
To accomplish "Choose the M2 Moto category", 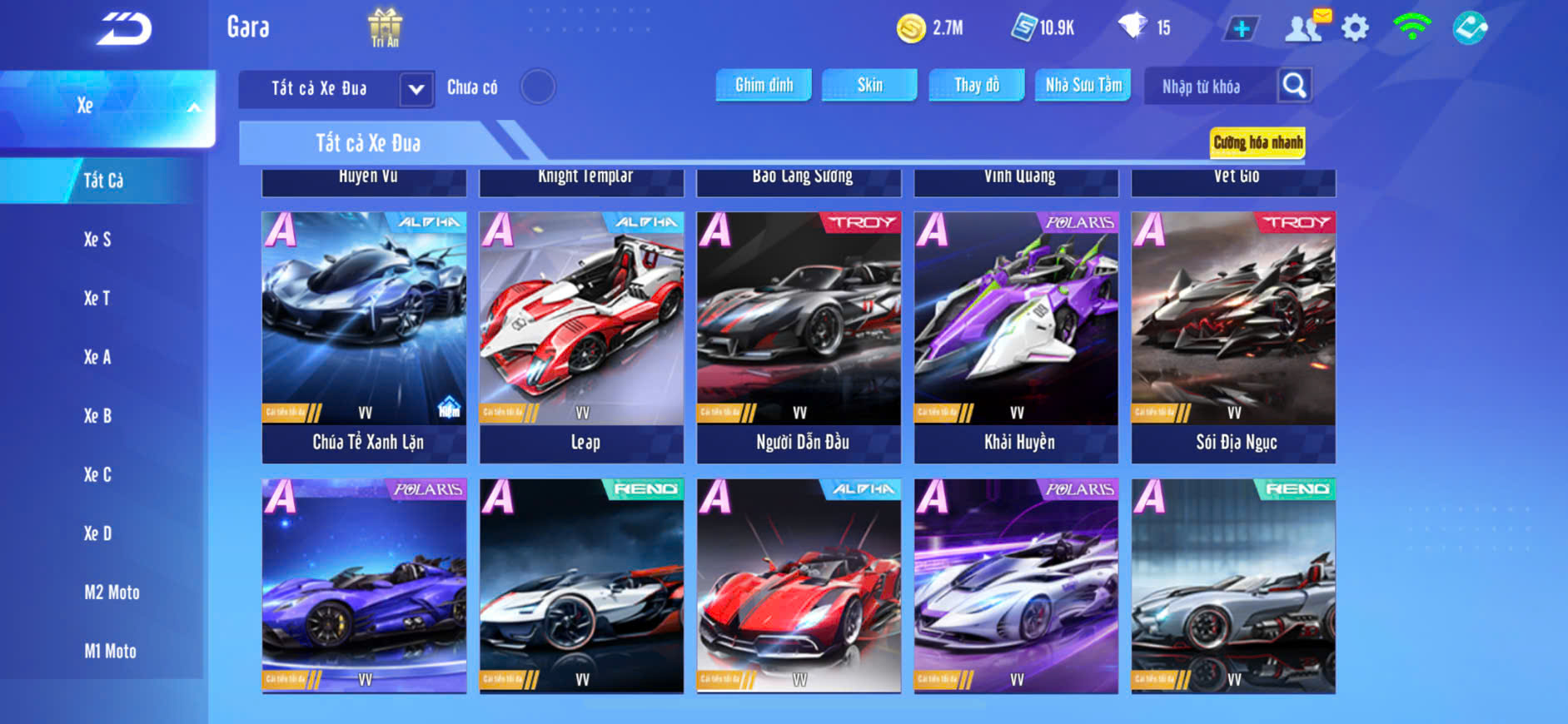I will tap(112, 593).
